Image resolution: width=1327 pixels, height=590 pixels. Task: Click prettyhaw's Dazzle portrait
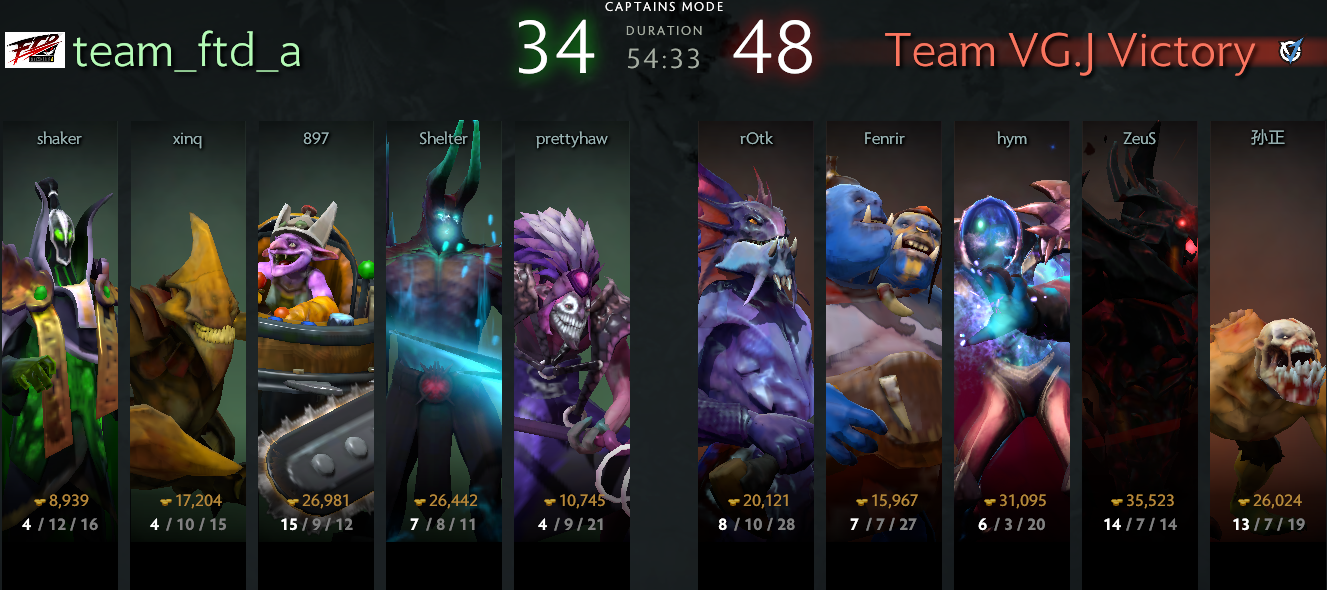coord(571,320)
